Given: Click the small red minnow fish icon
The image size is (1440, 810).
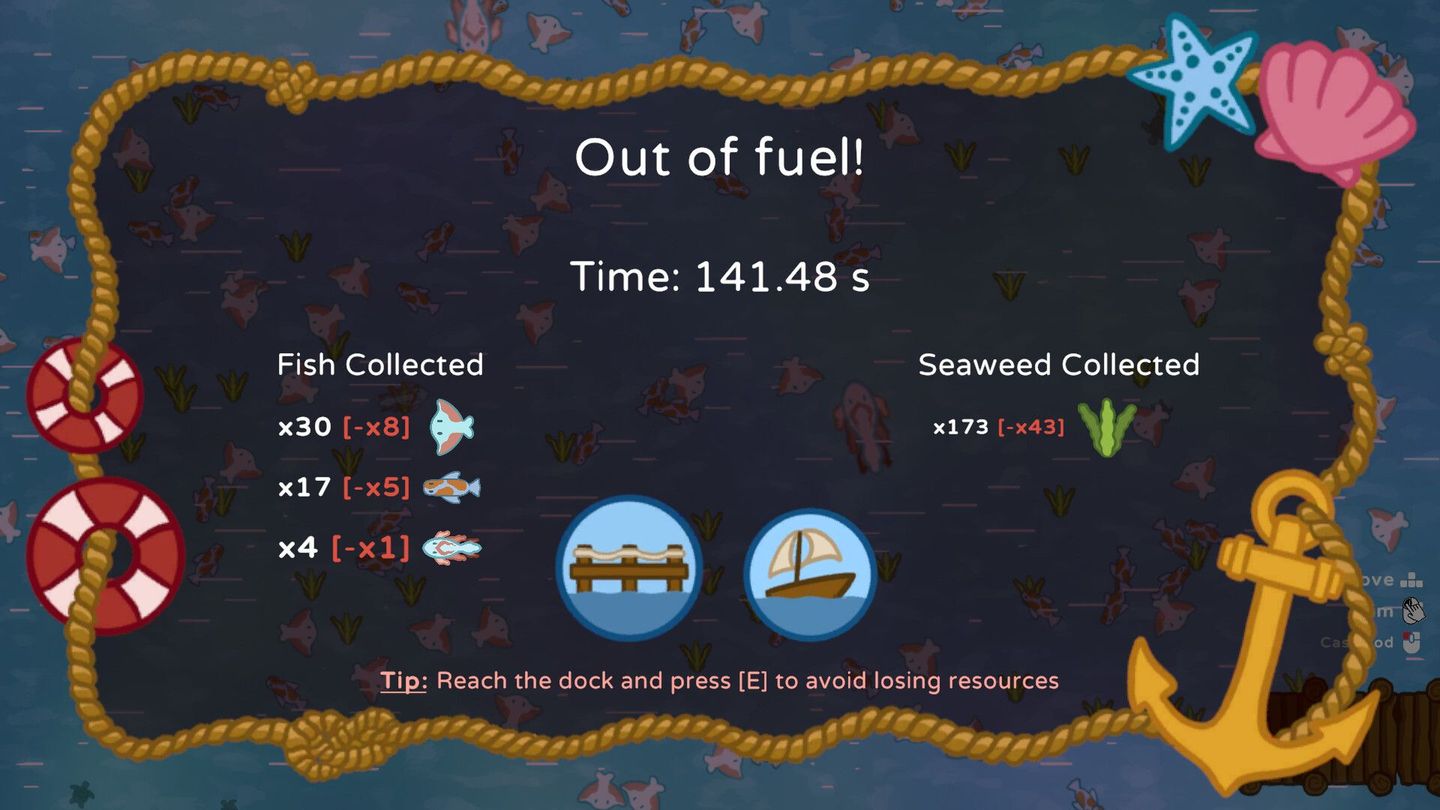Looking at the screenshot, I should [x=453, y=547].
